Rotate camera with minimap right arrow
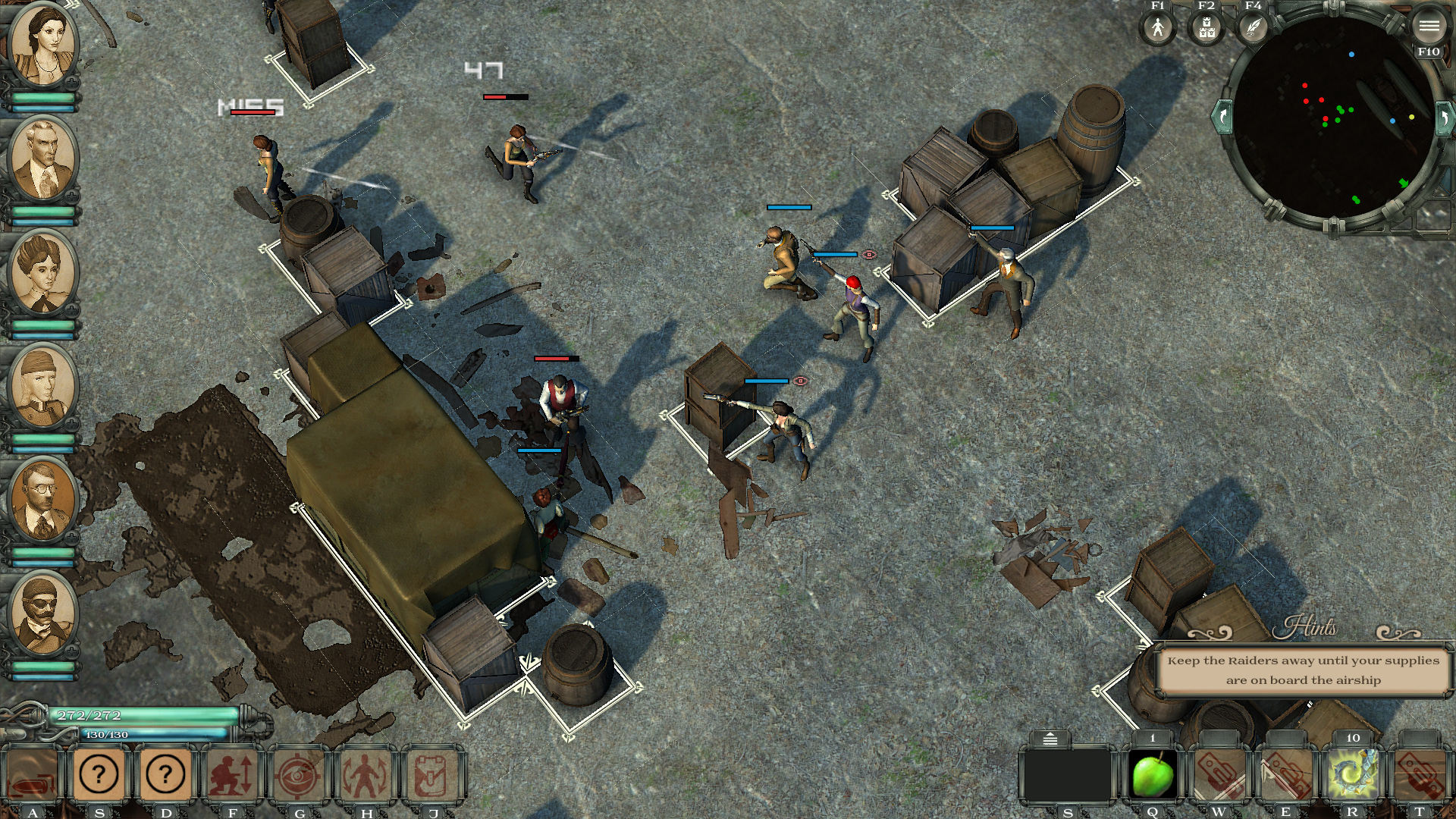The height and width of the screenshot is (819, 1456). (1444, 118)
